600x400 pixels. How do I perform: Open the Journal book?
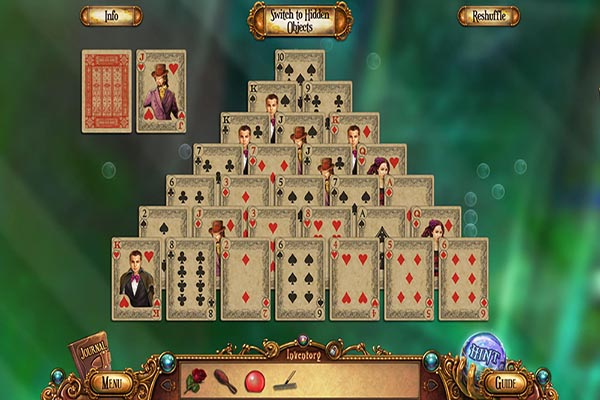pos(88,350)
